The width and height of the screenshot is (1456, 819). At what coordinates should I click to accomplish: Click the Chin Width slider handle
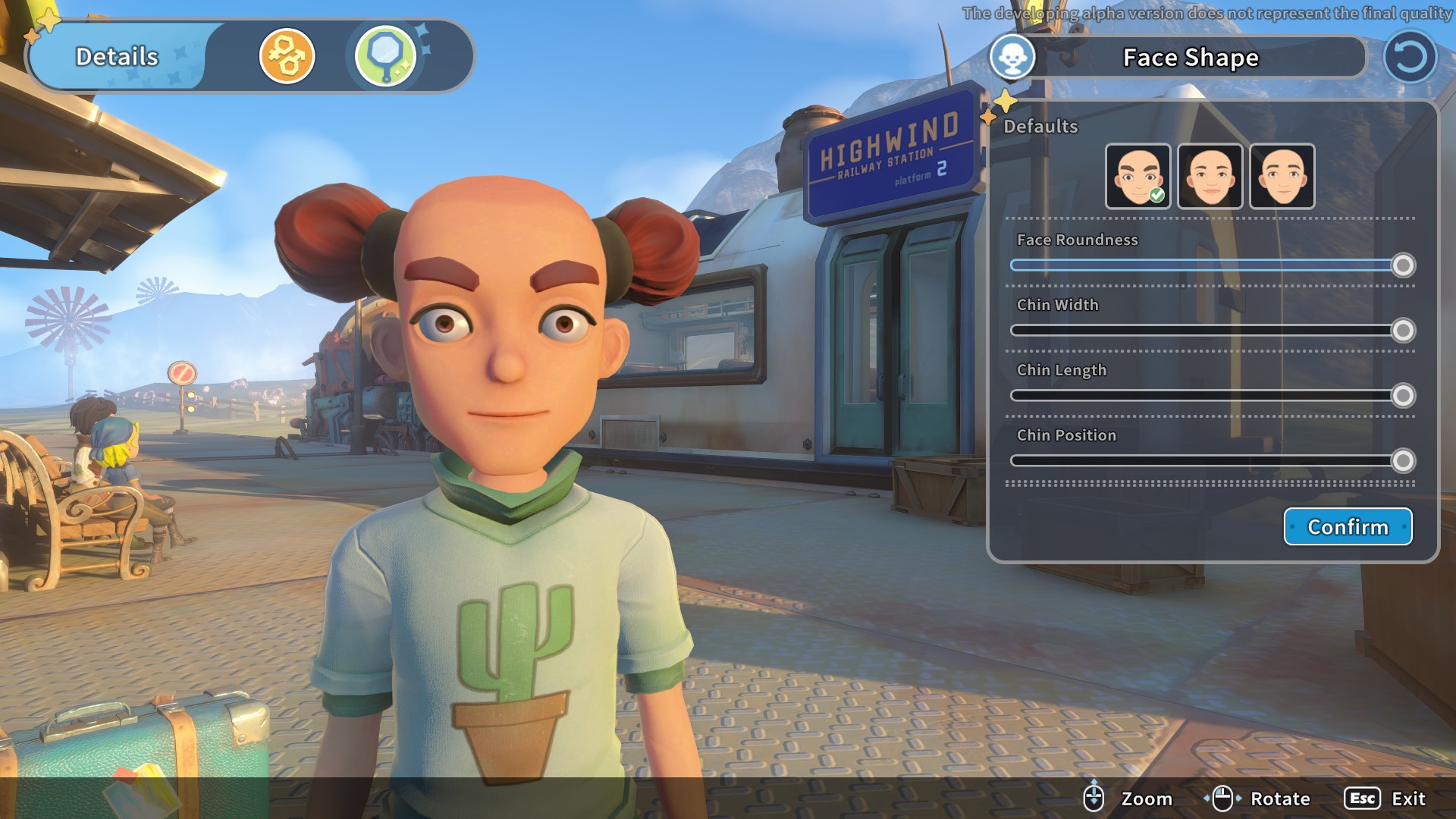tap(1403, 331)
